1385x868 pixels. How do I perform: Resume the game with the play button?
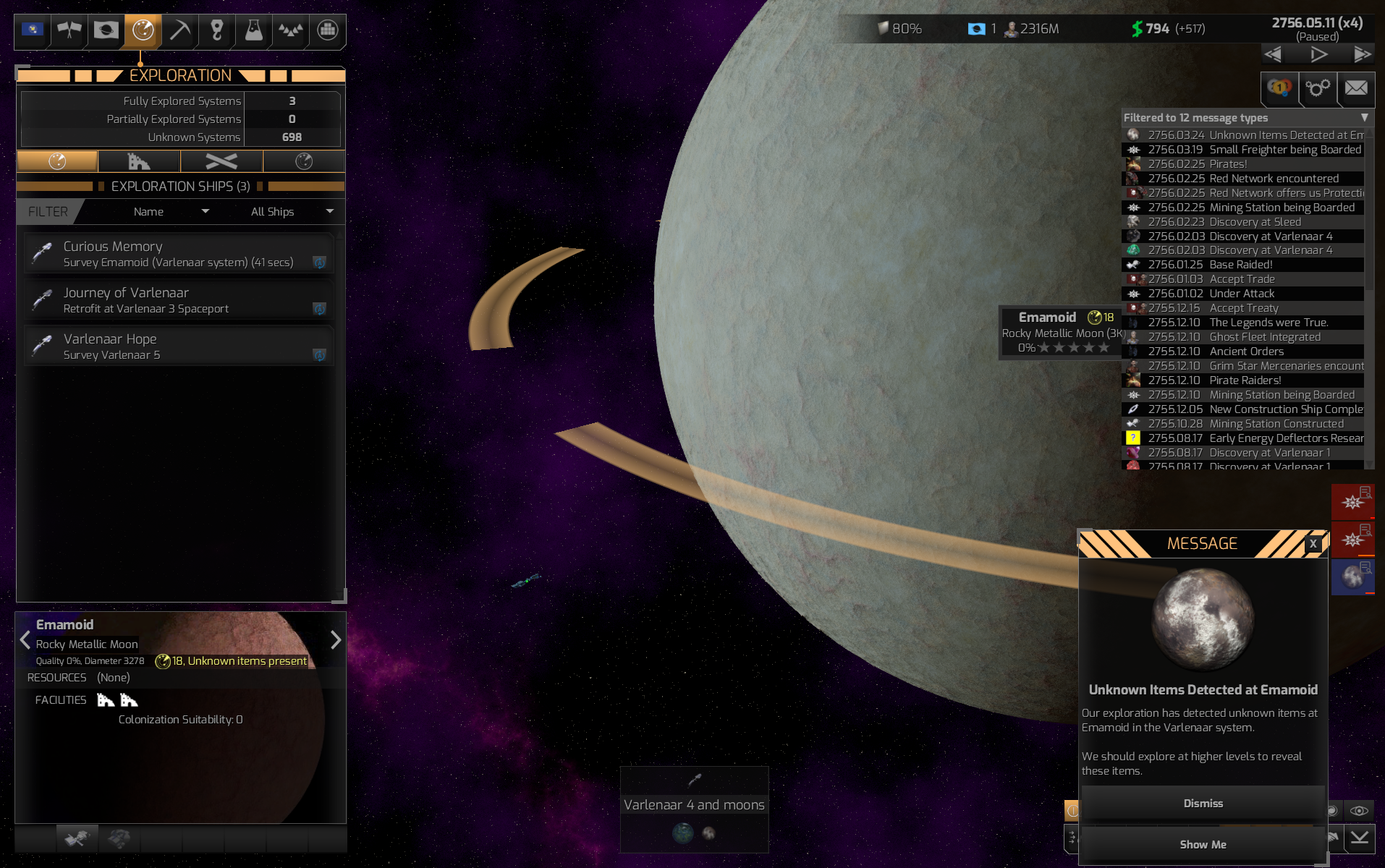coord(1318,54)
